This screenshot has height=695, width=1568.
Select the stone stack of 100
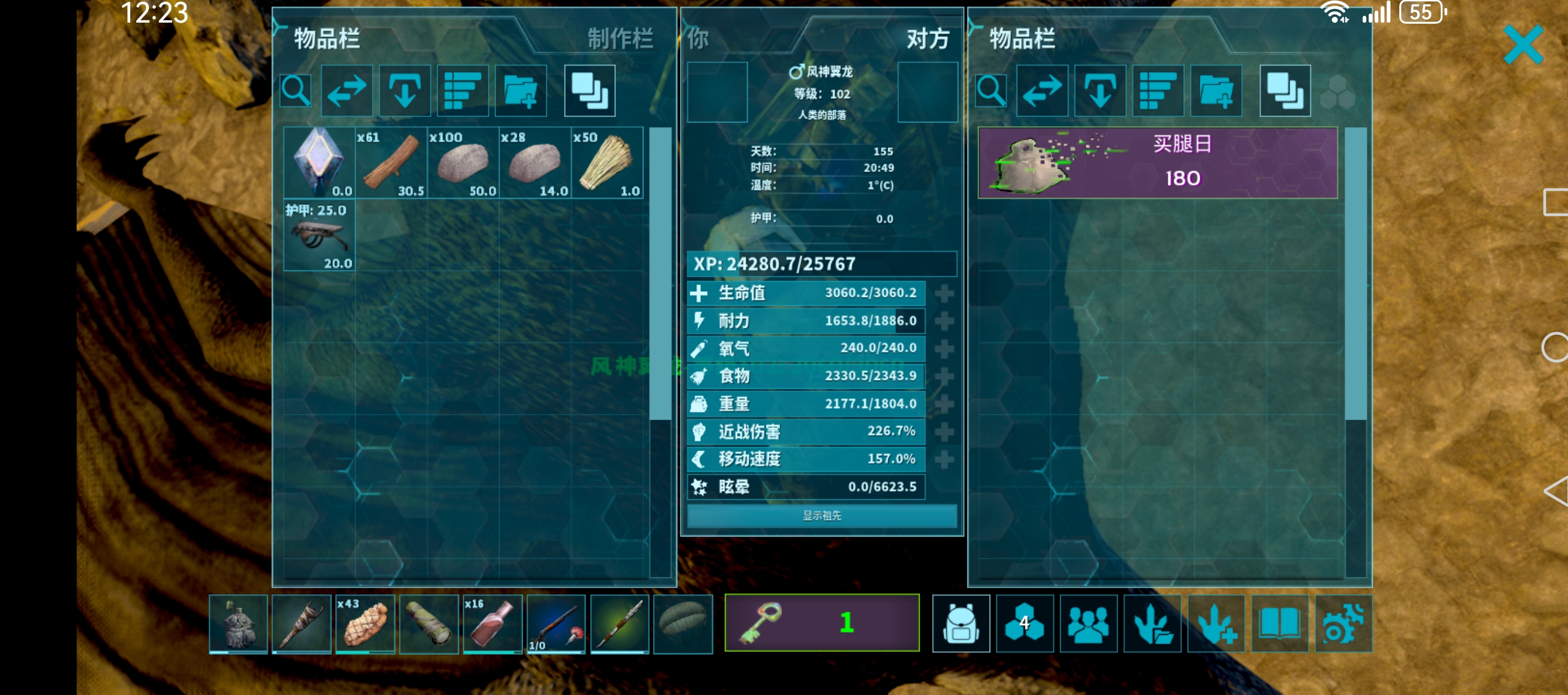pos(463,163)
